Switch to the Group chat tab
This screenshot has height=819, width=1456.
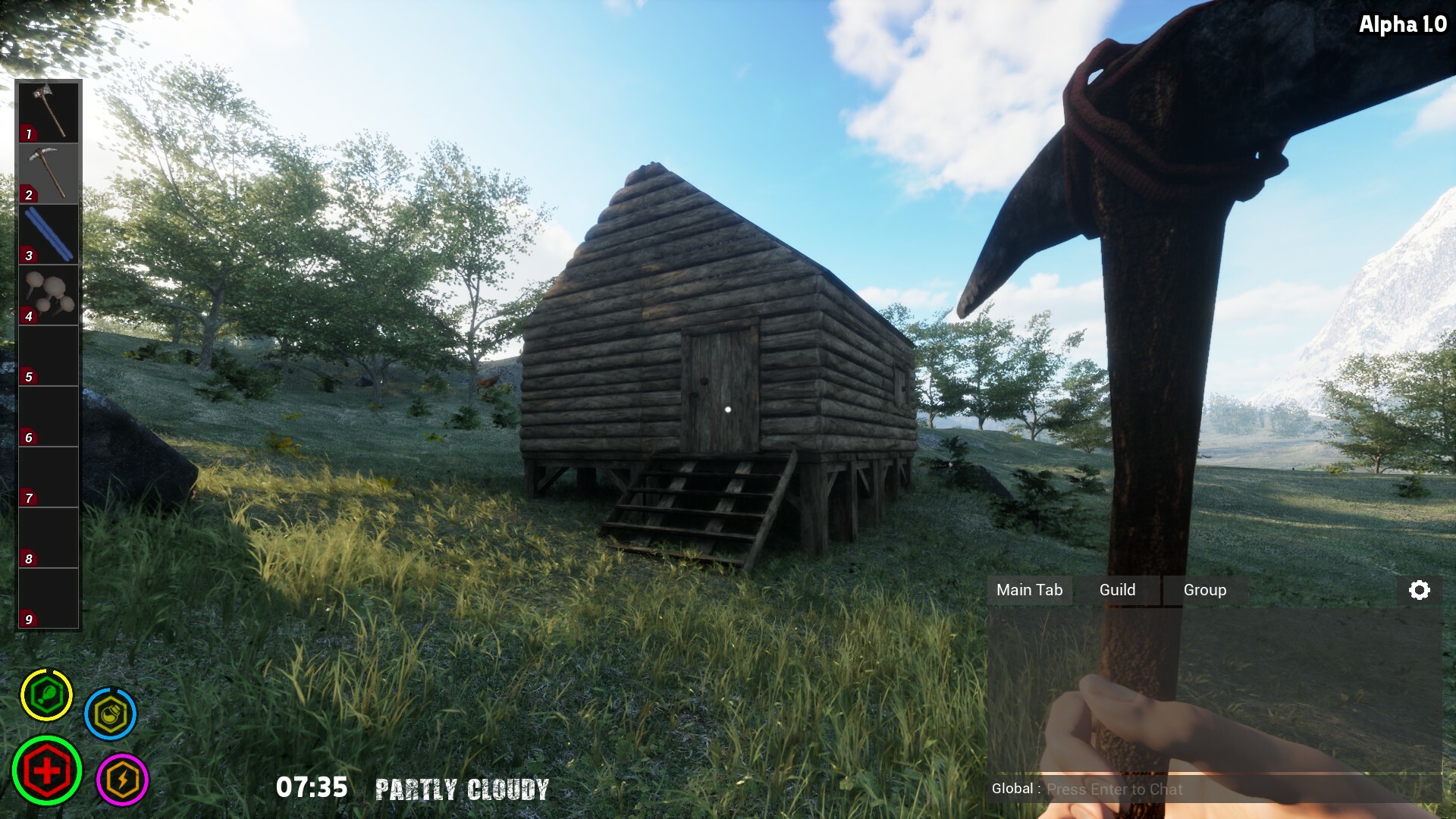click(1204, 590)
